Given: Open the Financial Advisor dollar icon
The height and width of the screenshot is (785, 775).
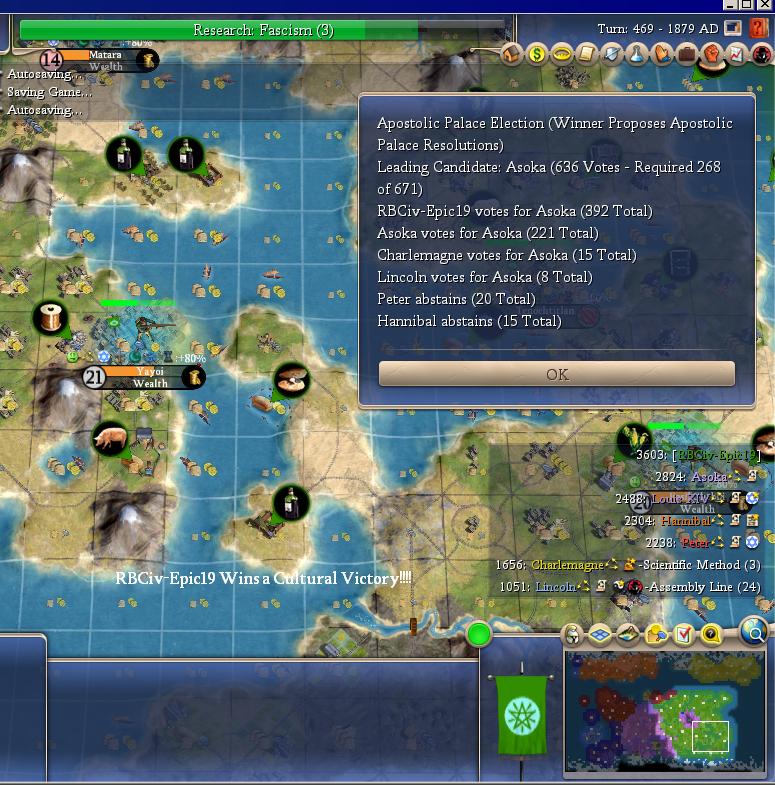Looking at the screenshot, I should click(537, 54).
